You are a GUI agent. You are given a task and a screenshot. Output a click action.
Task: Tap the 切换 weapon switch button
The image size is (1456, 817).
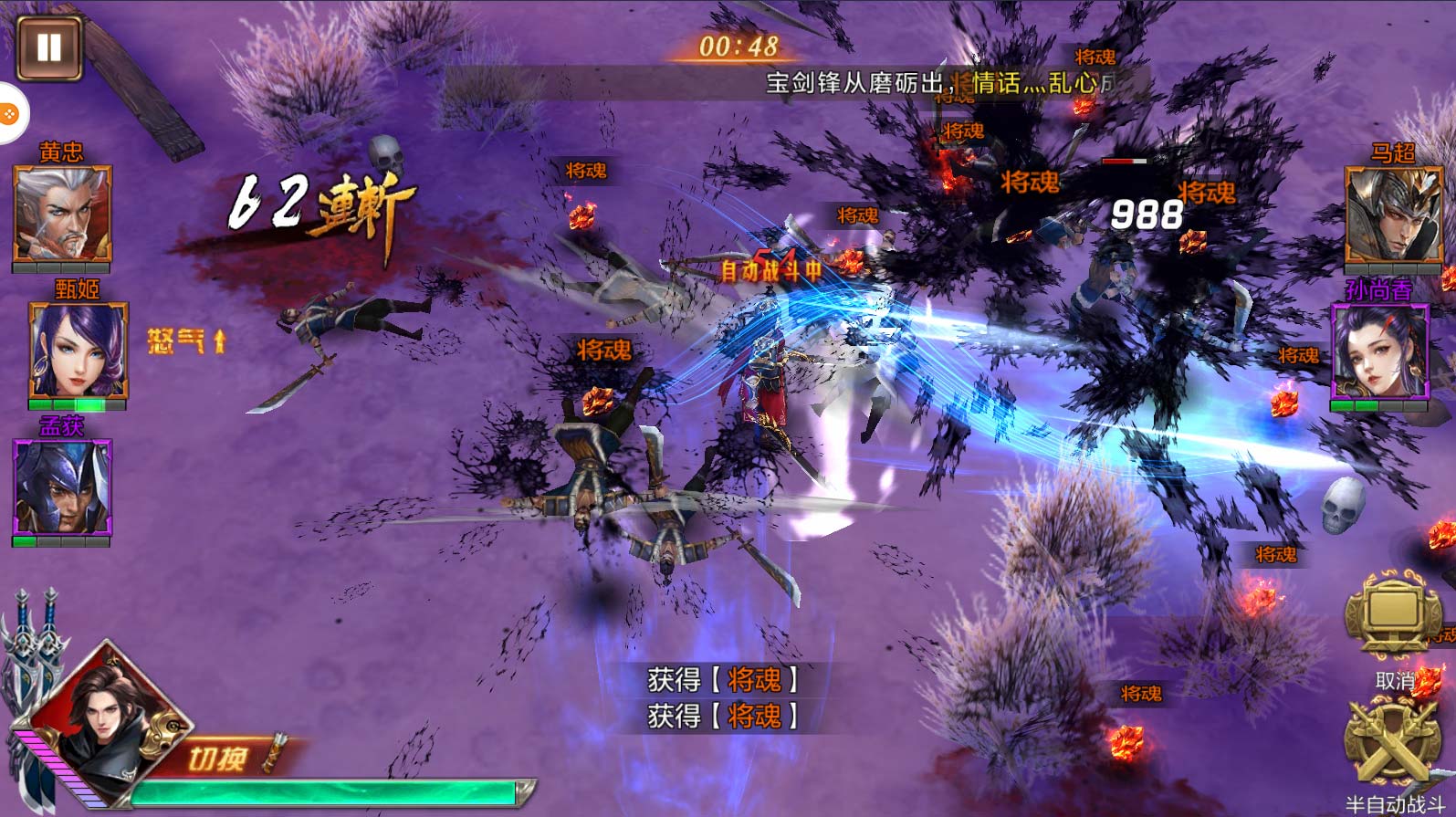coord(224,758)
